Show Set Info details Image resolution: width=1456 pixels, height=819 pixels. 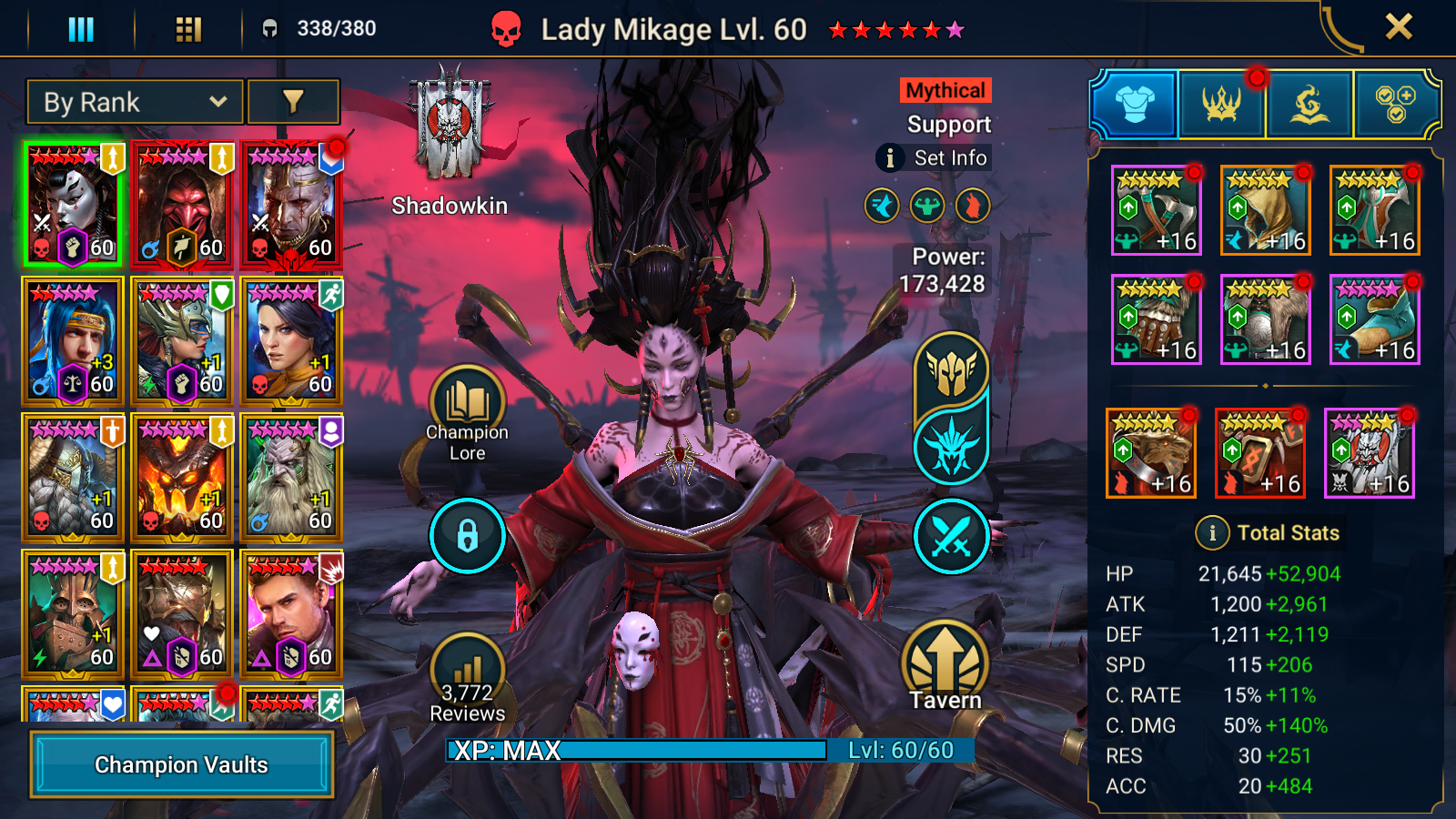(935, 157)
